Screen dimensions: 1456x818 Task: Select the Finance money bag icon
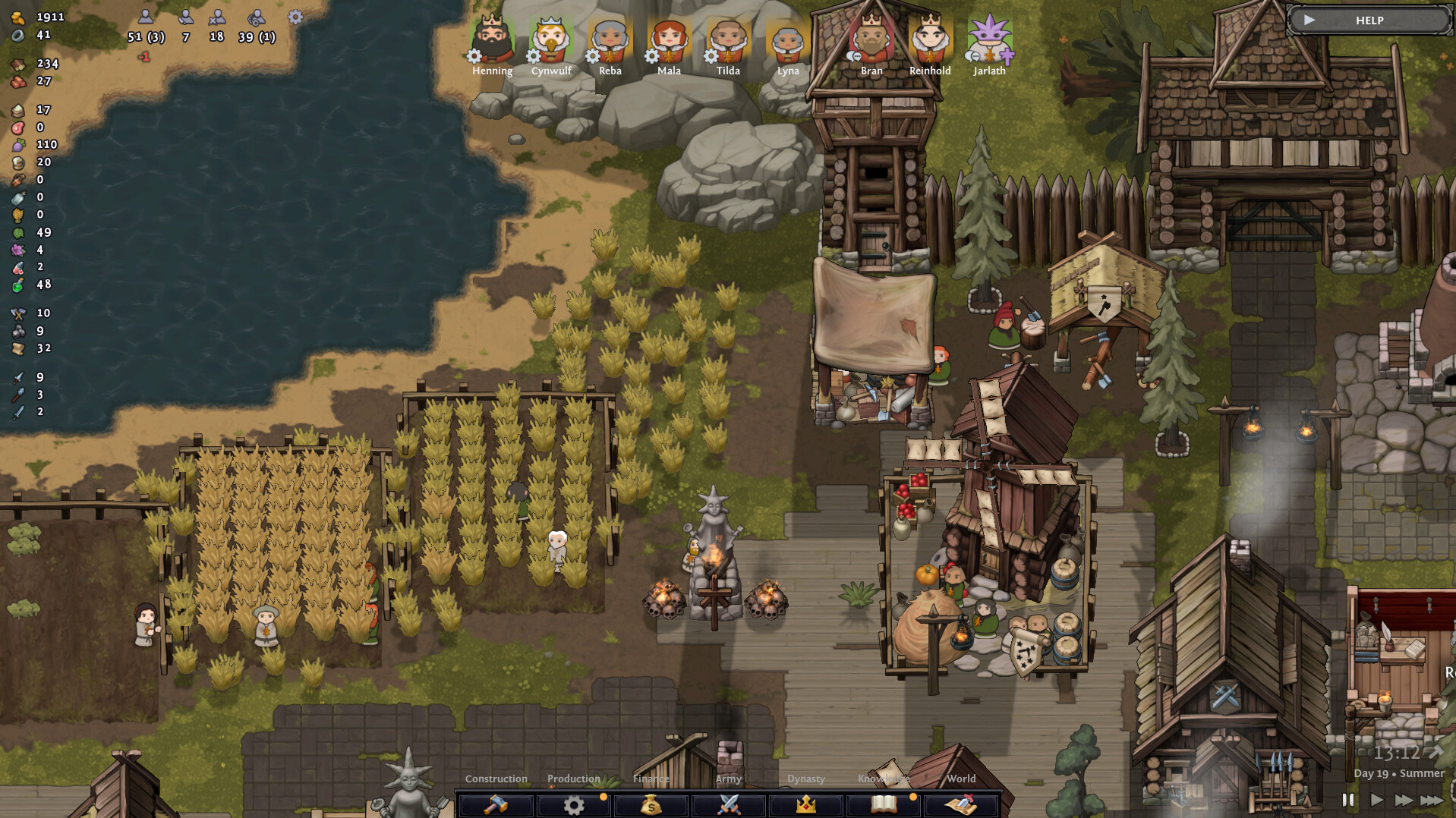pos(651,806)
